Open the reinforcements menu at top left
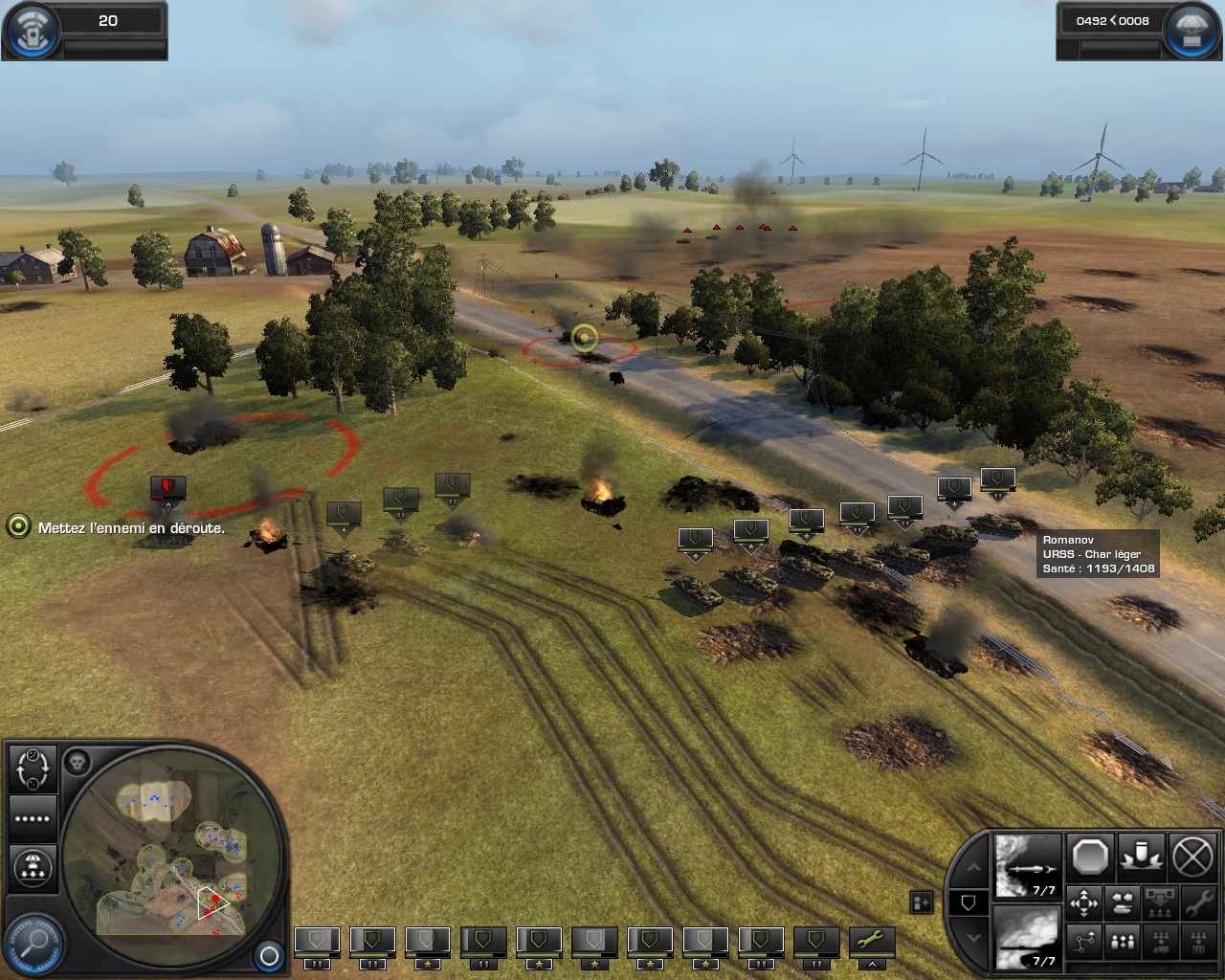The width and height of the screenshot is (1225, 980). coord(31,28)
